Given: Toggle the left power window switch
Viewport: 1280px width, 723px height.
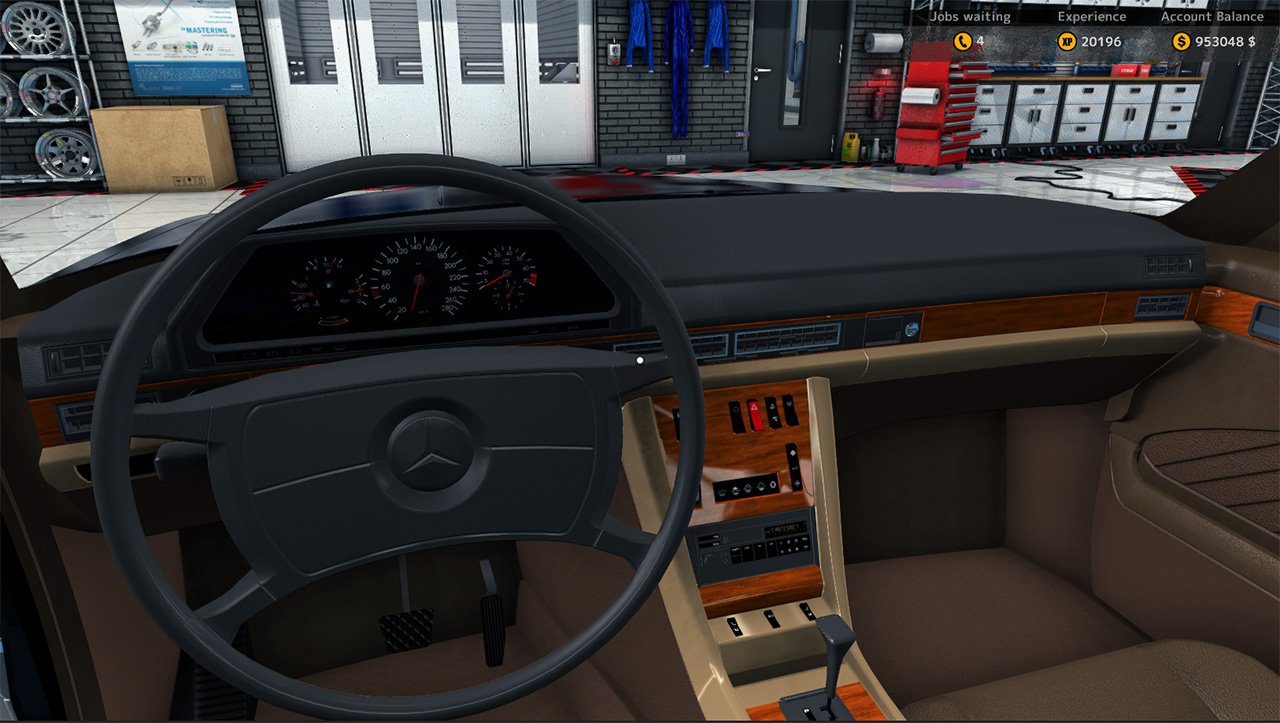Looking at the screenshot, I should pos(735,627).
